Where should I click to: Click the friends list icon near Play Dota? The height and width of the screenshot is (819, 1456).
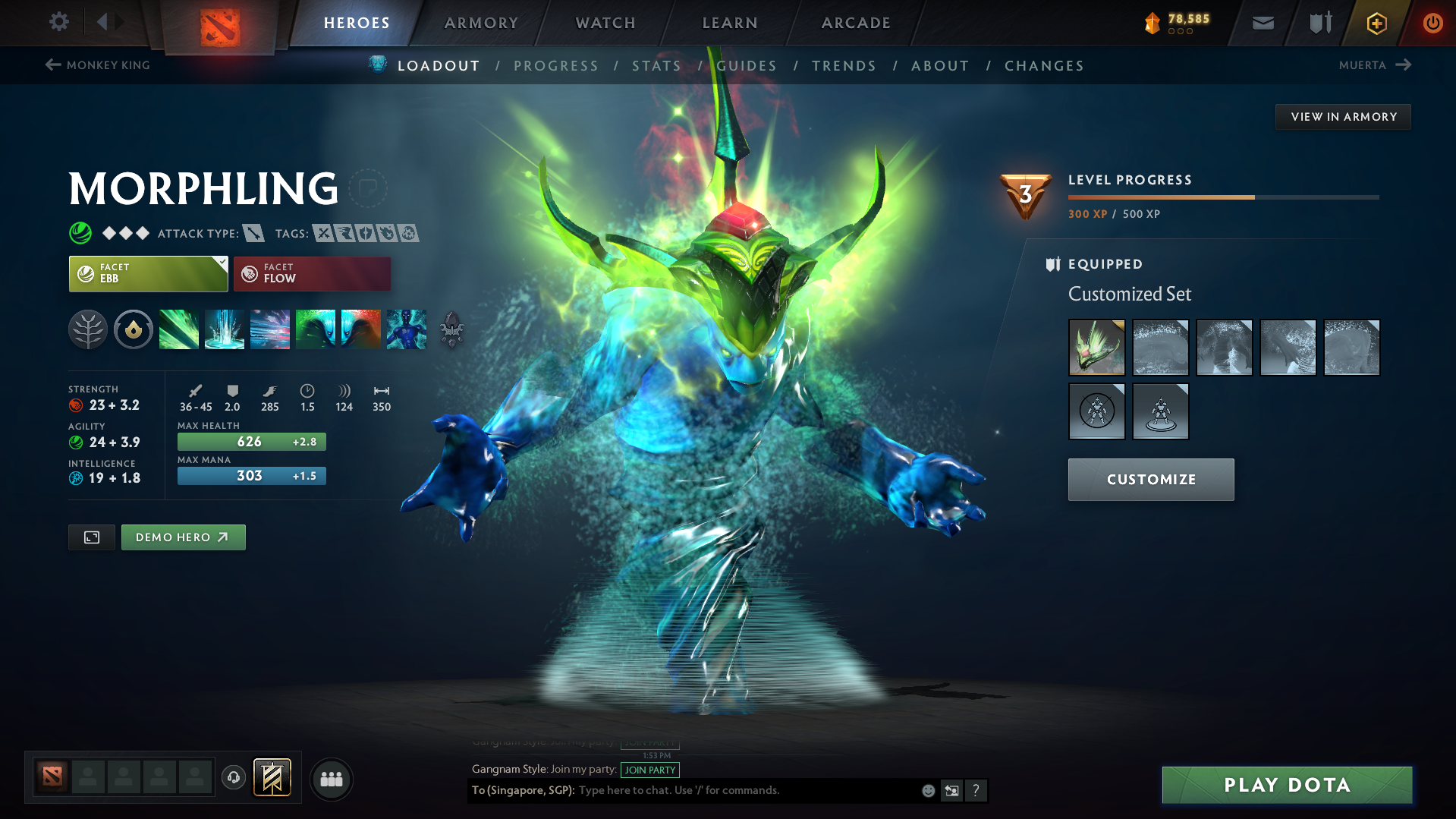332,779
